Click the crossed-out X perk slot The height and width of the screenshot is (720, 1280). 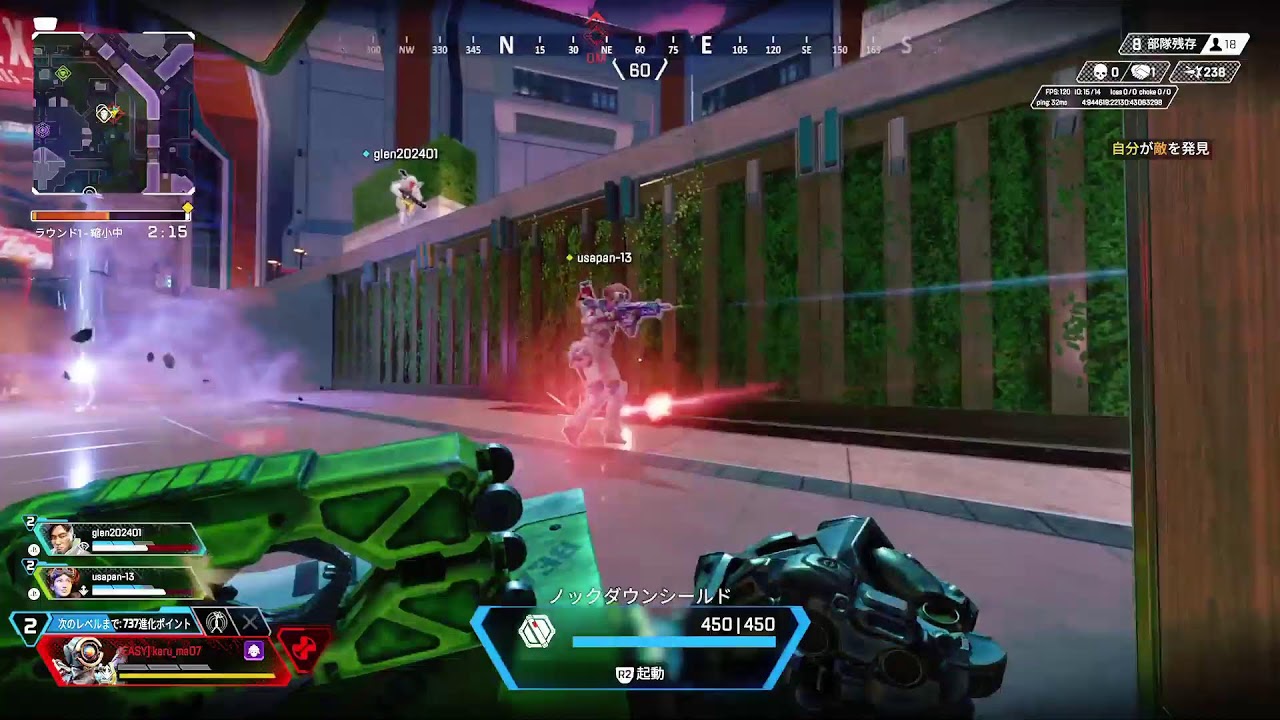click(x=250, y=622)
